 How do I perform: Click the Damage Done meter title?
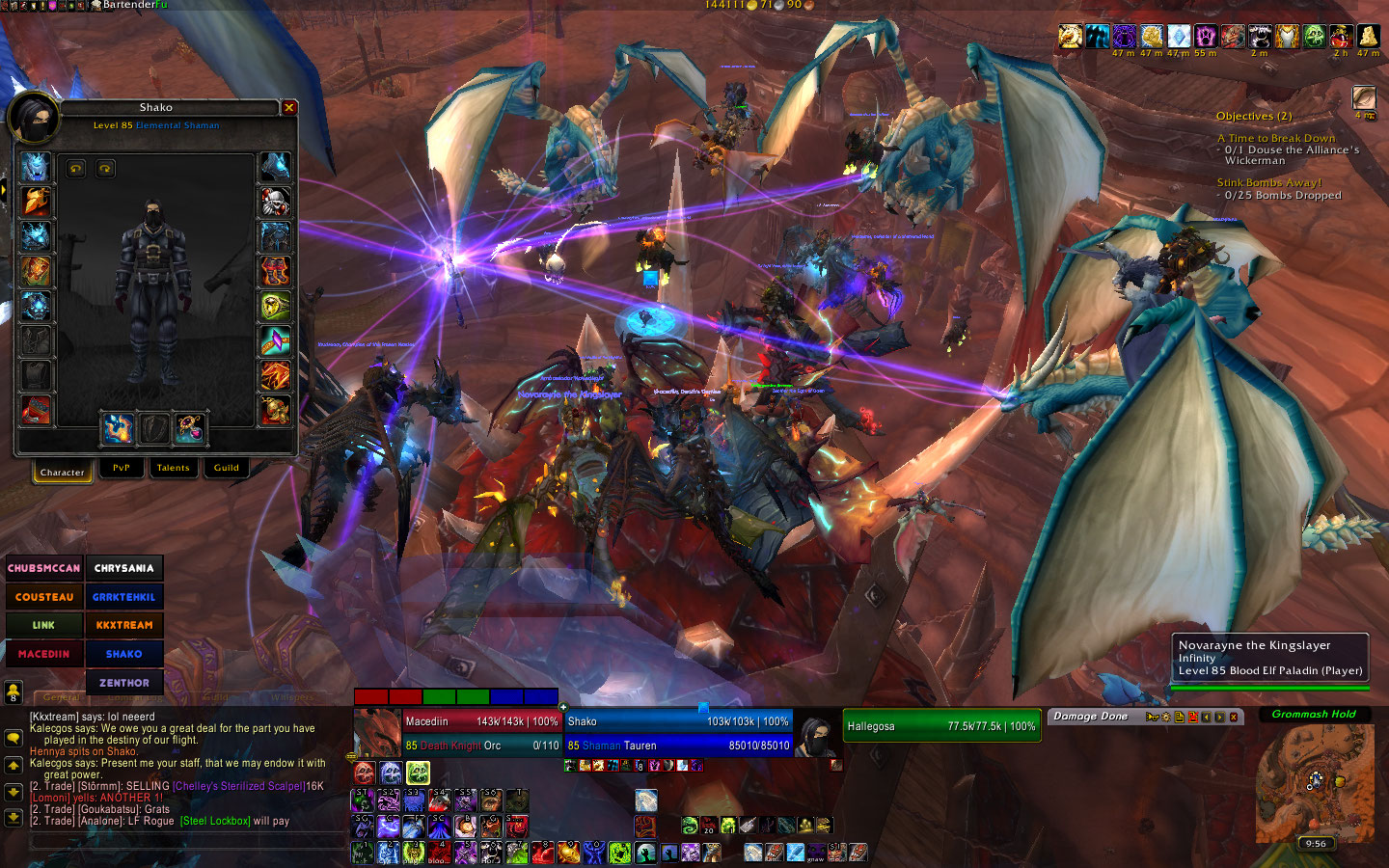[x=1090, y=717]
